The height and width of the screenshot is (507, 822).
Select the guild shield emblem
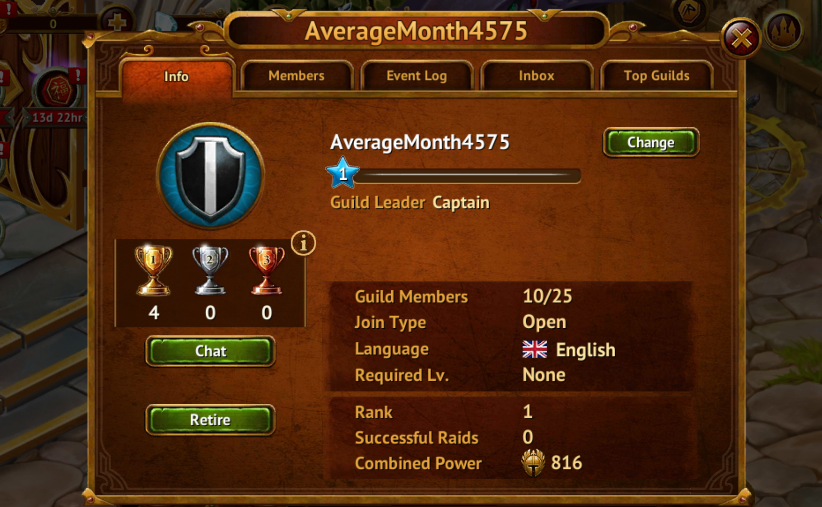[210, 176]
